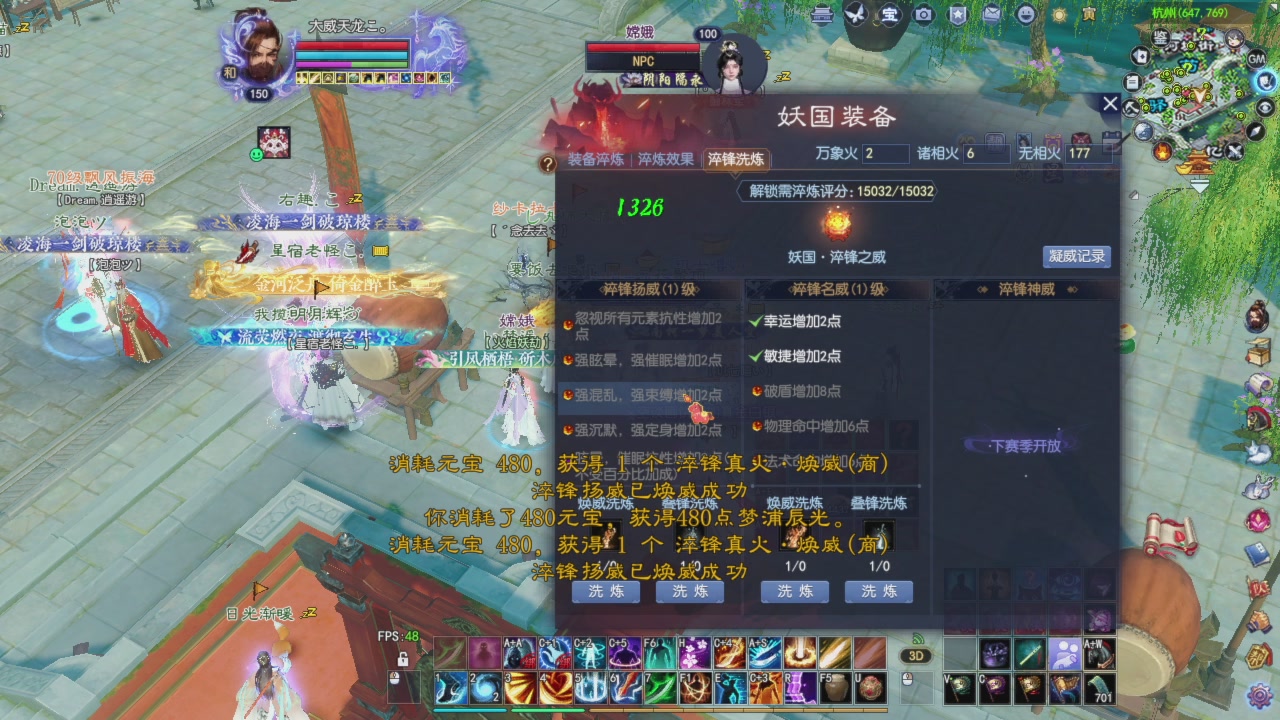This screenshot has width=1280, height=720.
Task: Open the GM icon beside the minimap
Action: pyautogui.click(x=1257, y=59)
